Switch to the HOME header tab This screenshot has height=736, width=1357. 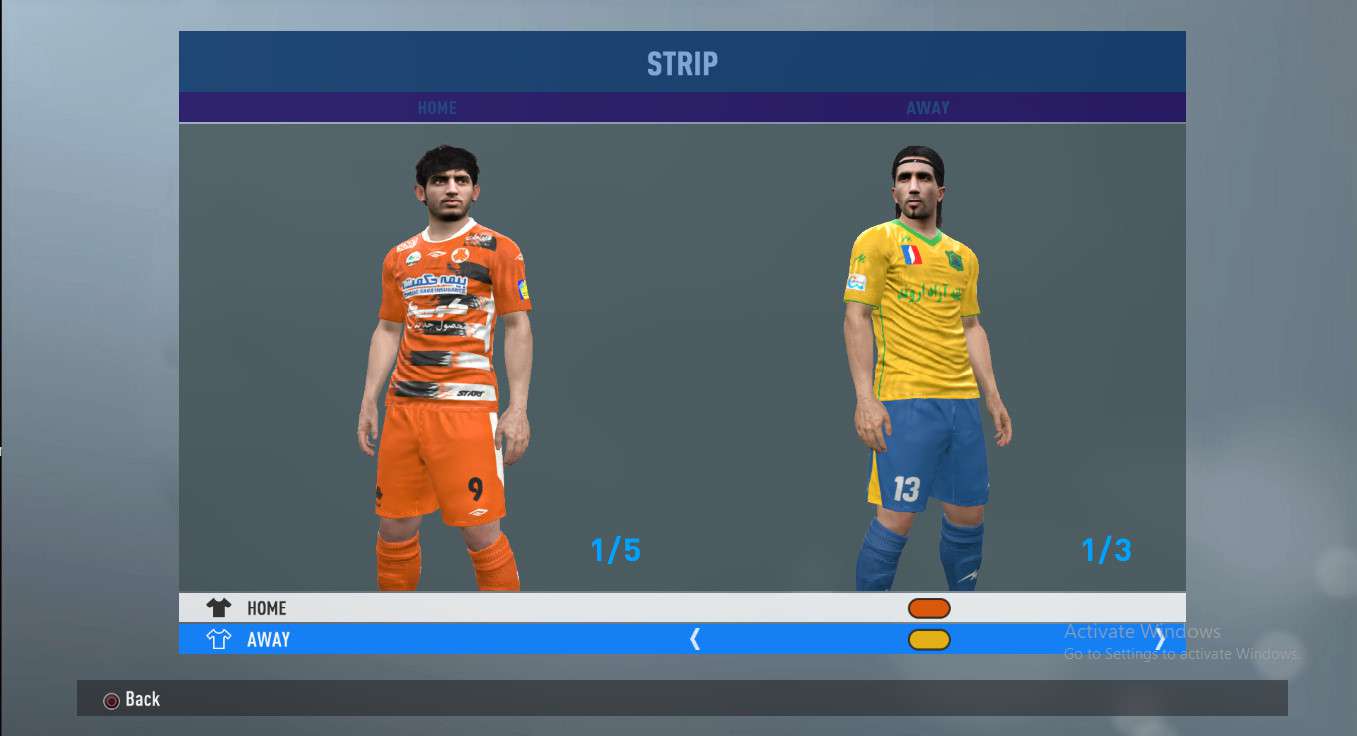pos(437,108)
